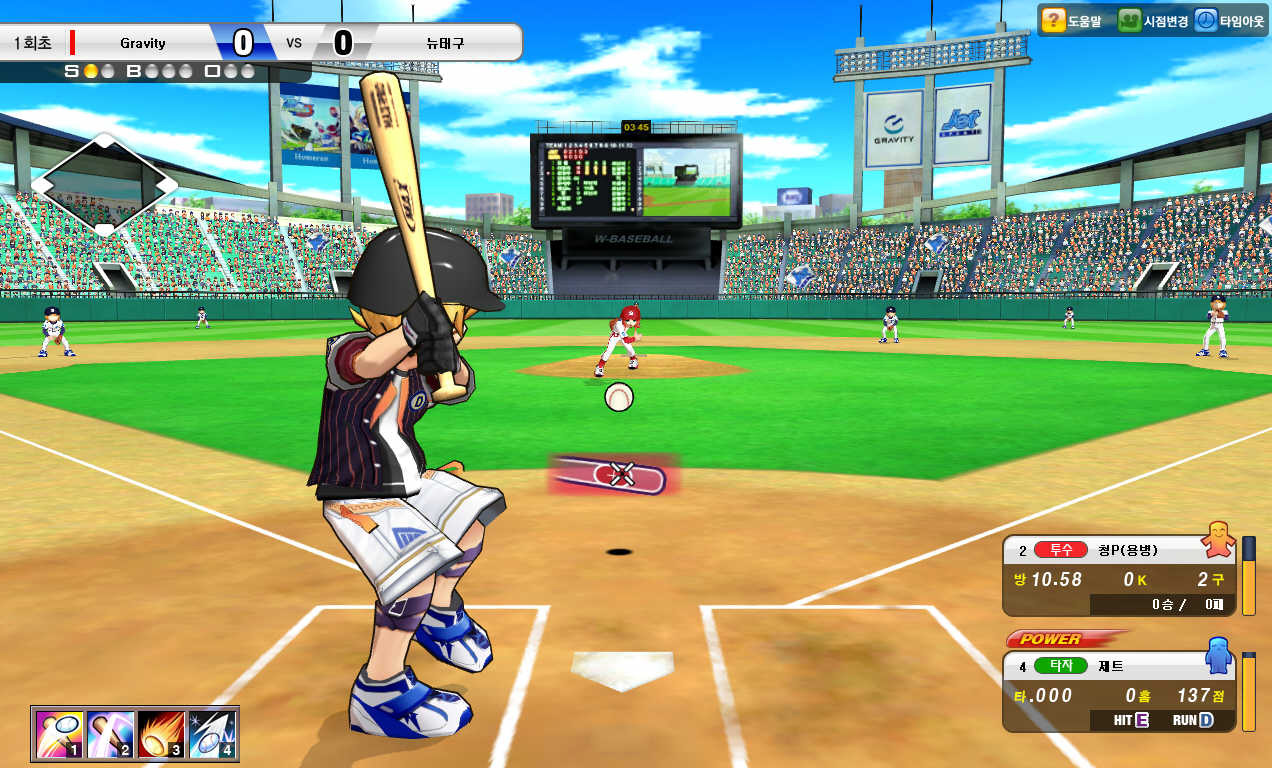Click the red strike zone aiming cursor
This screenshot has height=768, width=1272.
click(x=614, y=475)
